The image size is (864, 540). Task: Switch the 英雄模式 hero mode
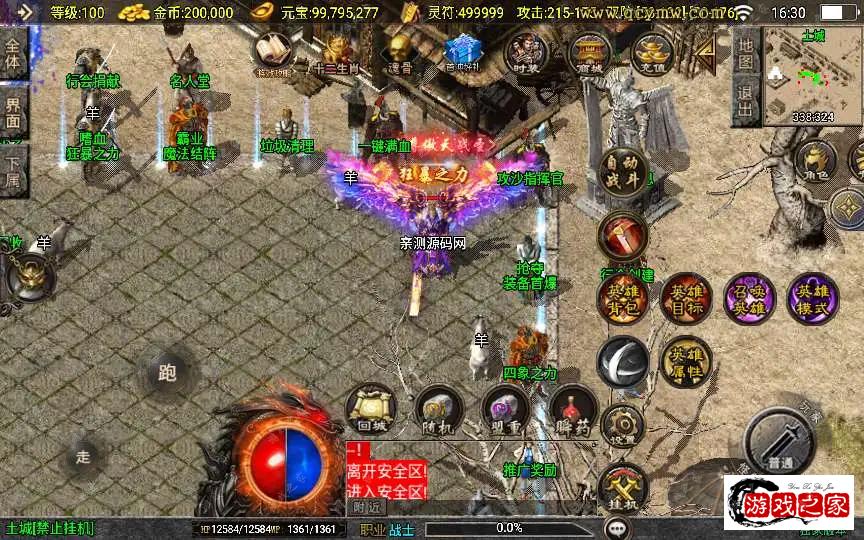pyautogui.click(x=812, y=298)
